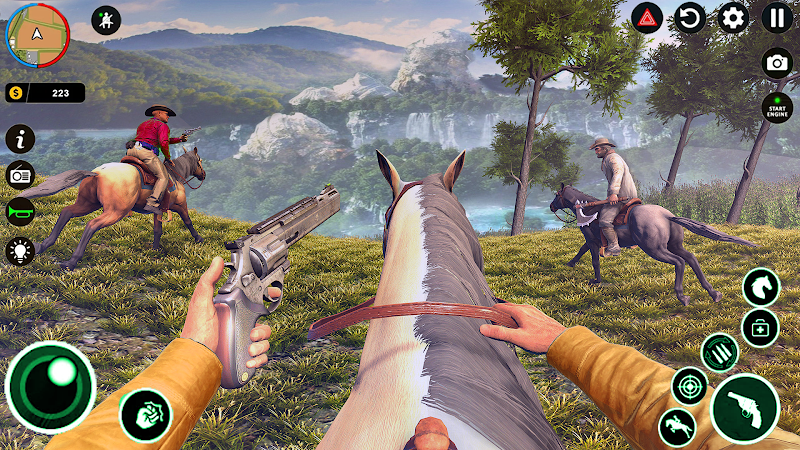Tap the green fist punch button
Viewport: 800px width, 450px height.
(145, 414)
